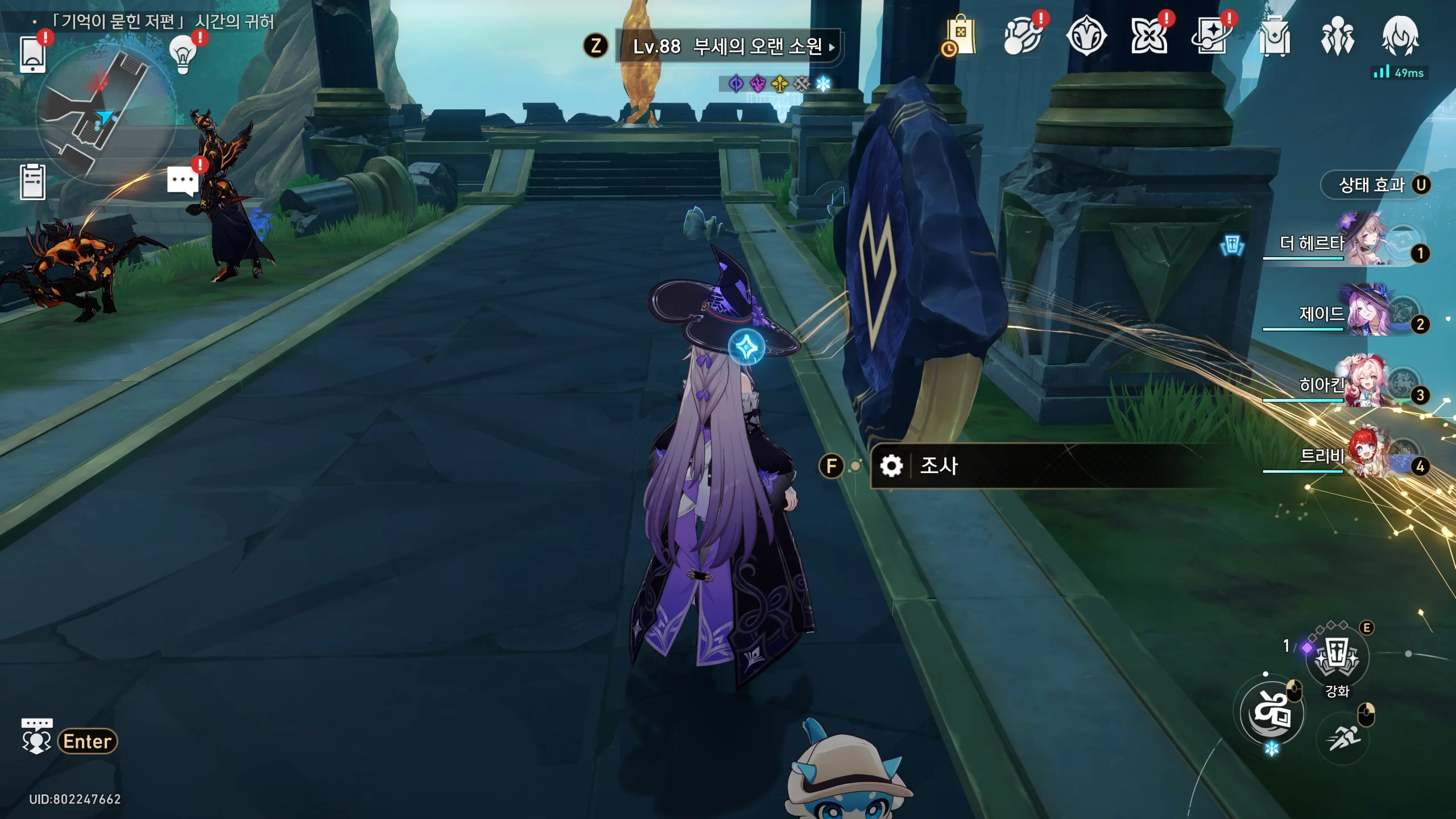Open the character portrait menu icon

[1400, 36]
